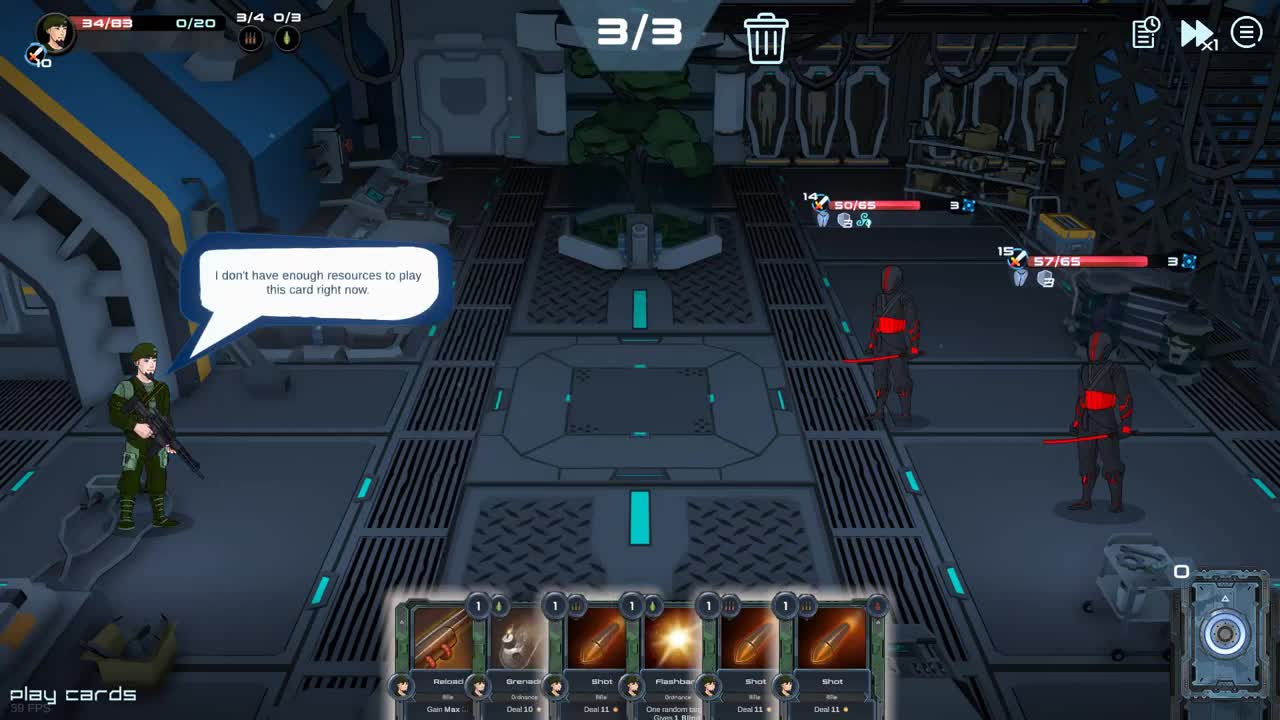The height and width of the screenshot is (720, 1280).
Task: Open the combat log with the clock-document icon
Action: click(1143, 33)
